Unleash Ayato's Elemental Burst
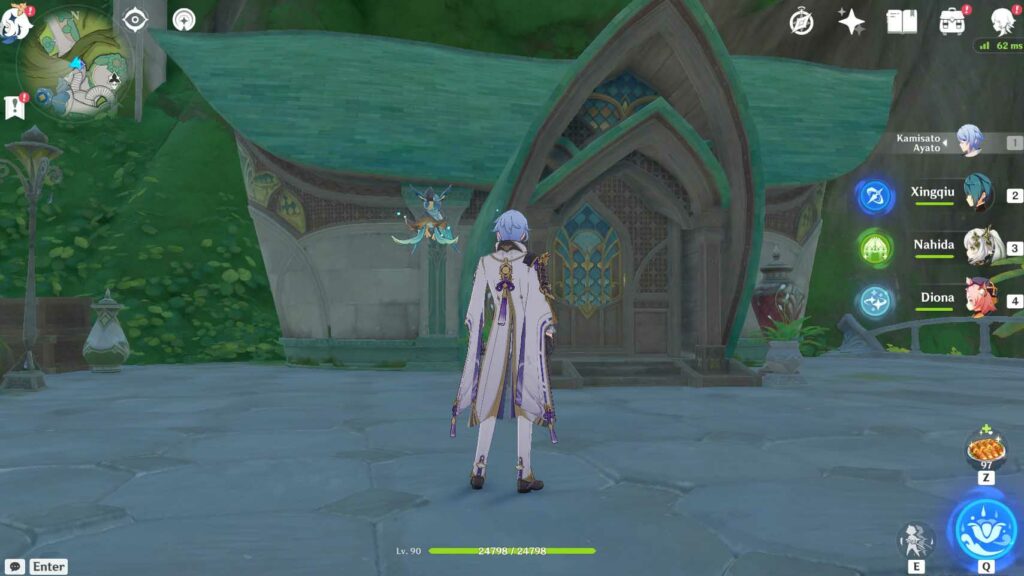Screen dimensions: 1024x576 click(x=983, y=527)
